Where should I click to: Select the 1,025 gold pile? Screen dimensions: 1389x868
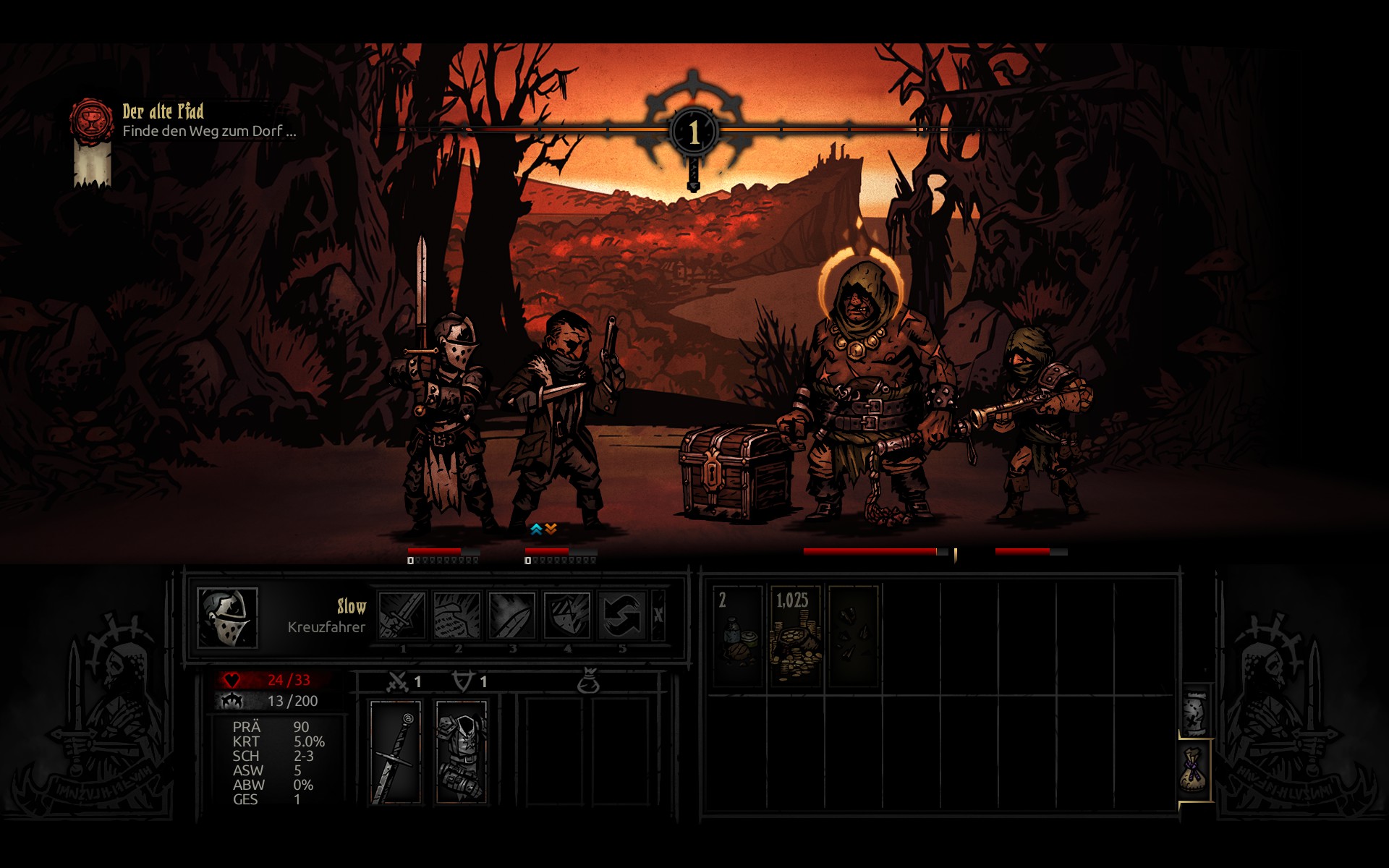point(795,635)
